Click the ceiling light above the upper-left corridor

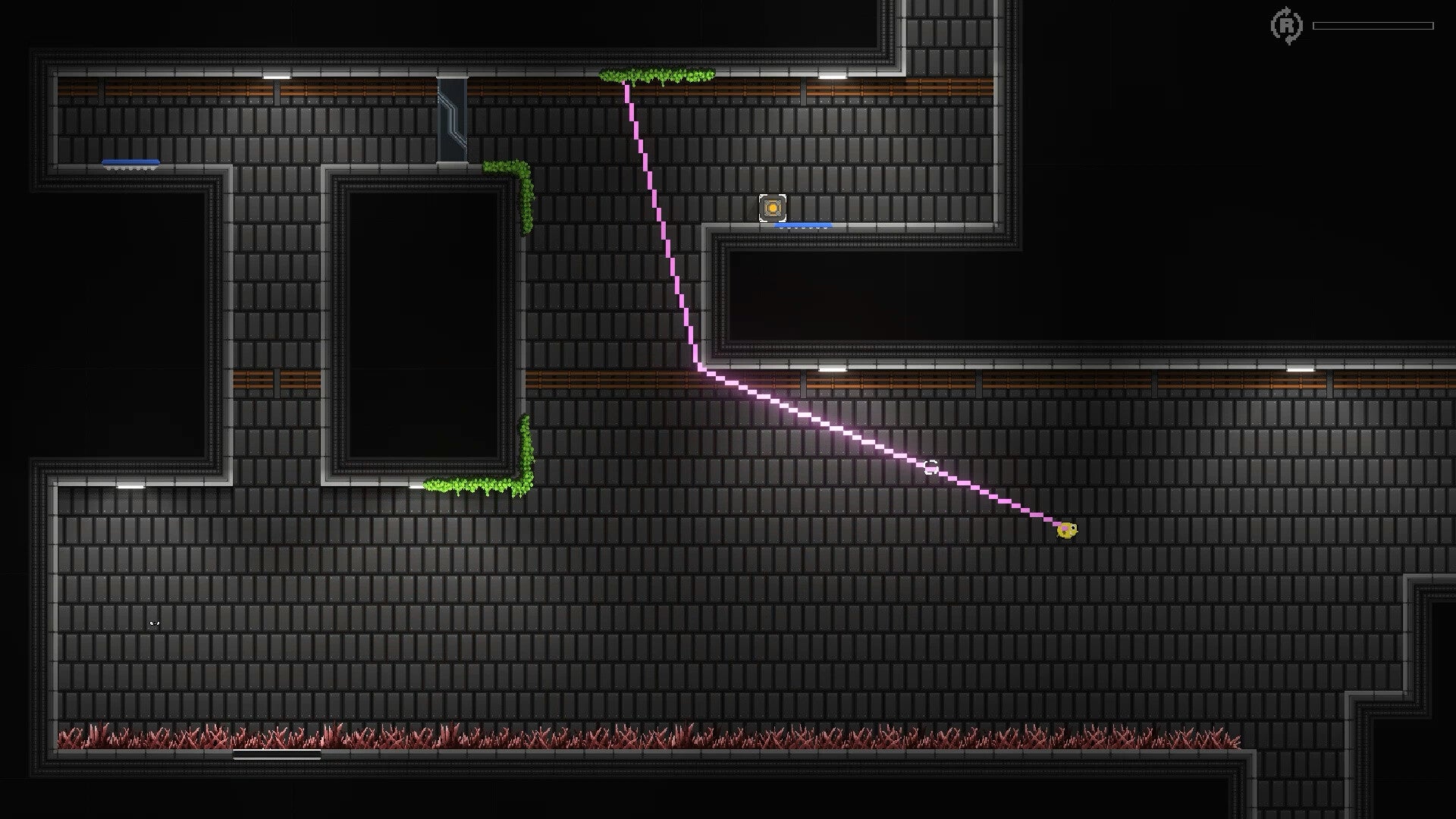click(277, 78)
